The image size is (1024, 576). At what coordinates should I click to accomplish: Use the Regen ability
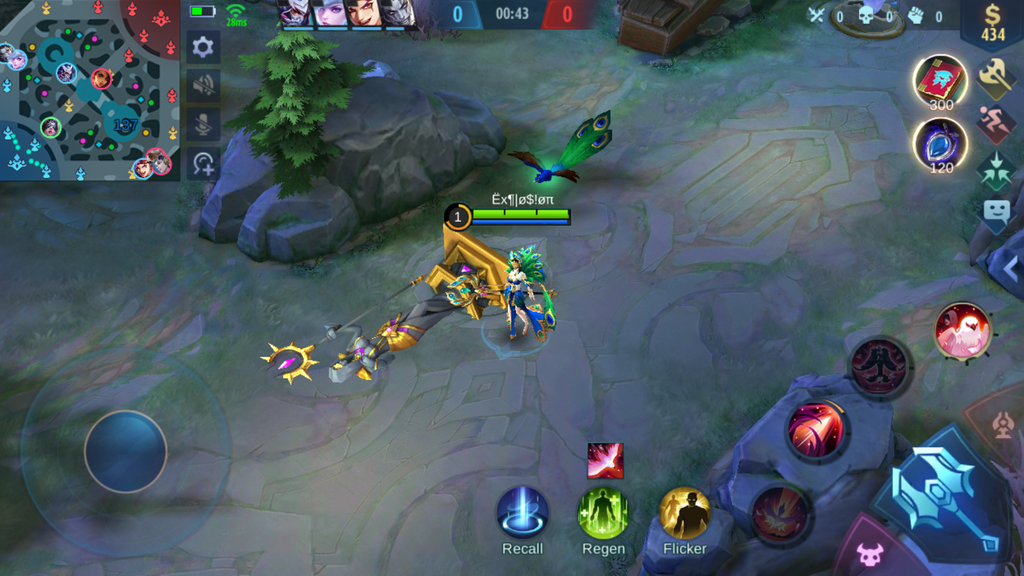click(x=603, y=513)
